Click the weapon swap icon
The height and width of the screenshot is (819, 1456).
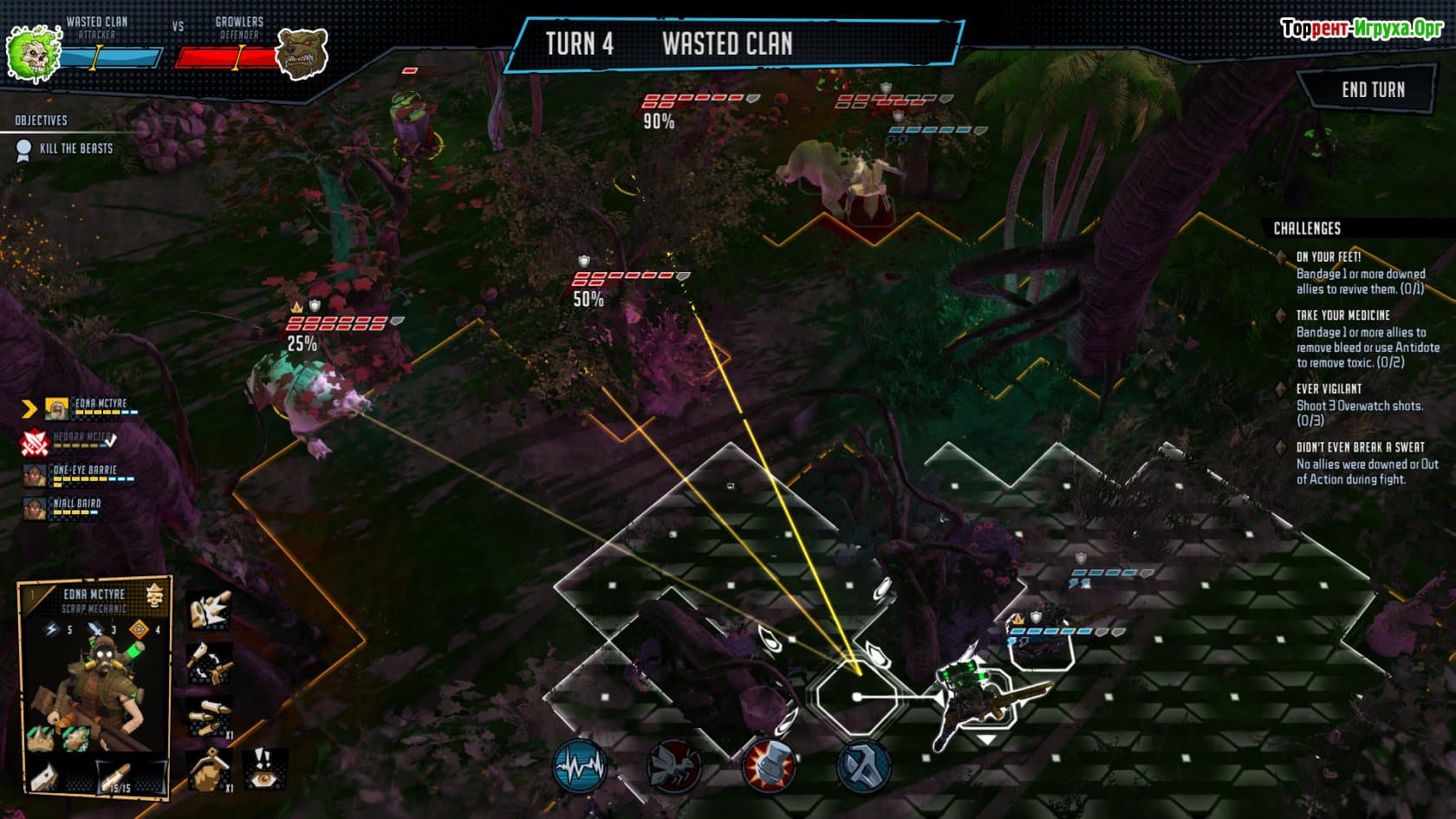point(209,663)
